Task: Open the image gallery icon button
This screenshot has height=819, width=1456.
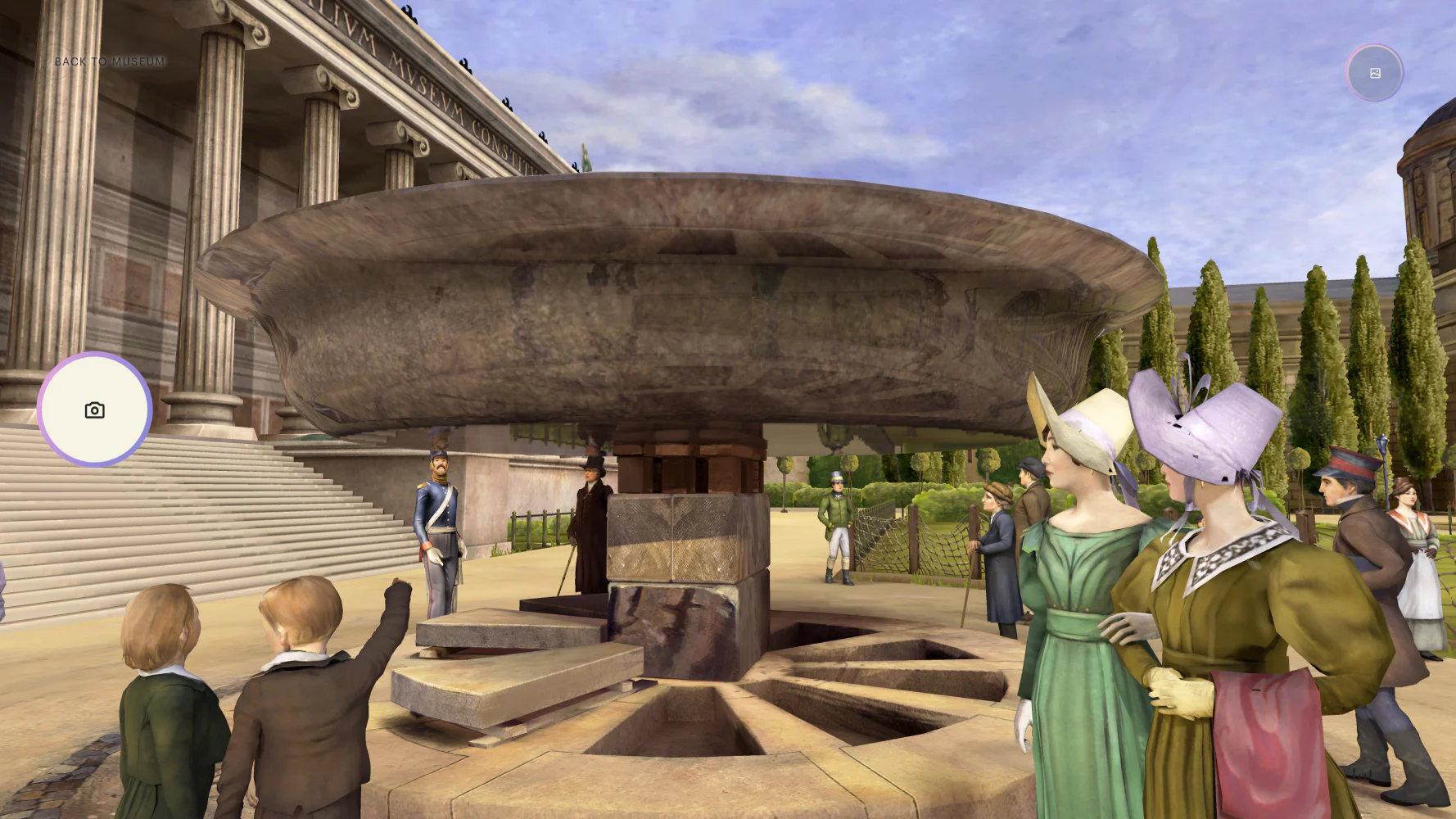Action: click(x=1375, y=74)
